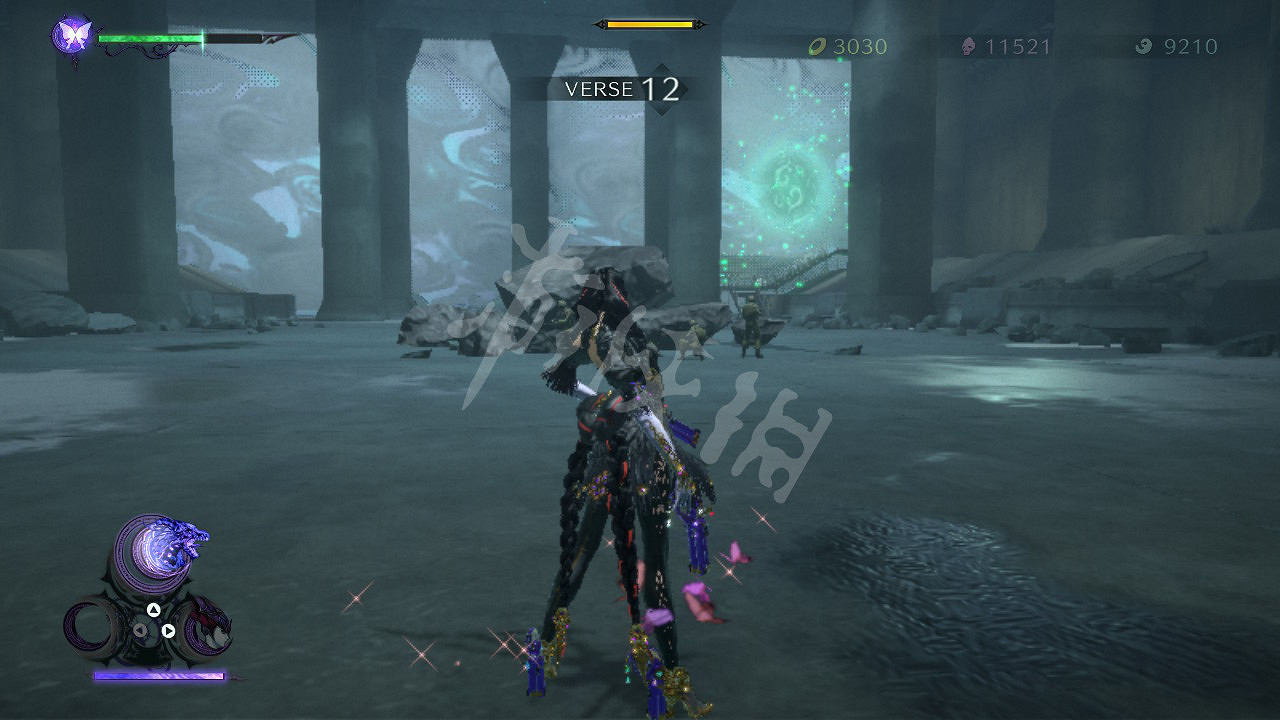Screen dimensions: 1280x720
Task: Click the empty left demon slot icon
Action: (x=90, y=628)
